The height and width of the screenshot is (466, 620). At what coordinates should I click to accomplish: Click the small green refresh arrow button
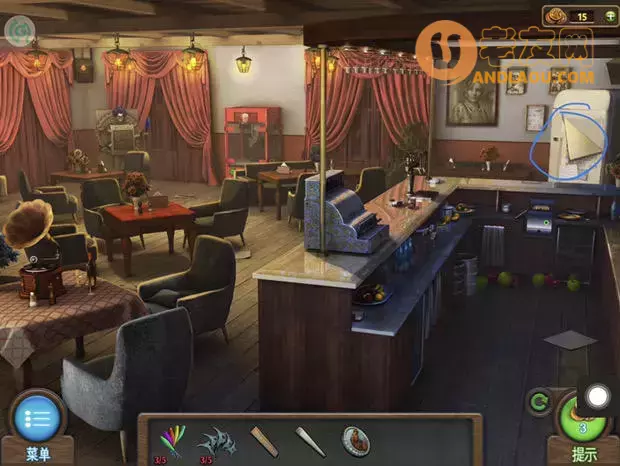pyautogui.click(x=540, y=404)
